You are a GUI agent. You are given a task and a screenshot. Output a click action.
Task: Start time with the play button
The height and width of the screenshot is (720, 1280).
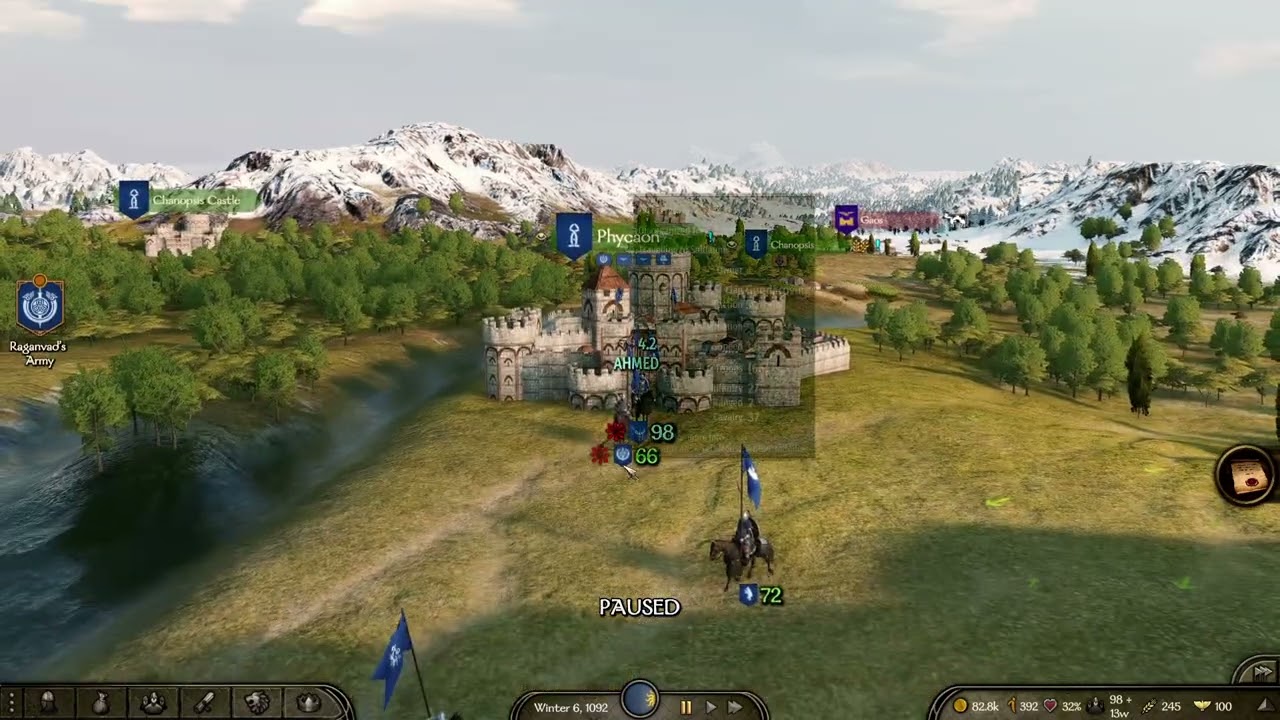(x=711, y=707)
